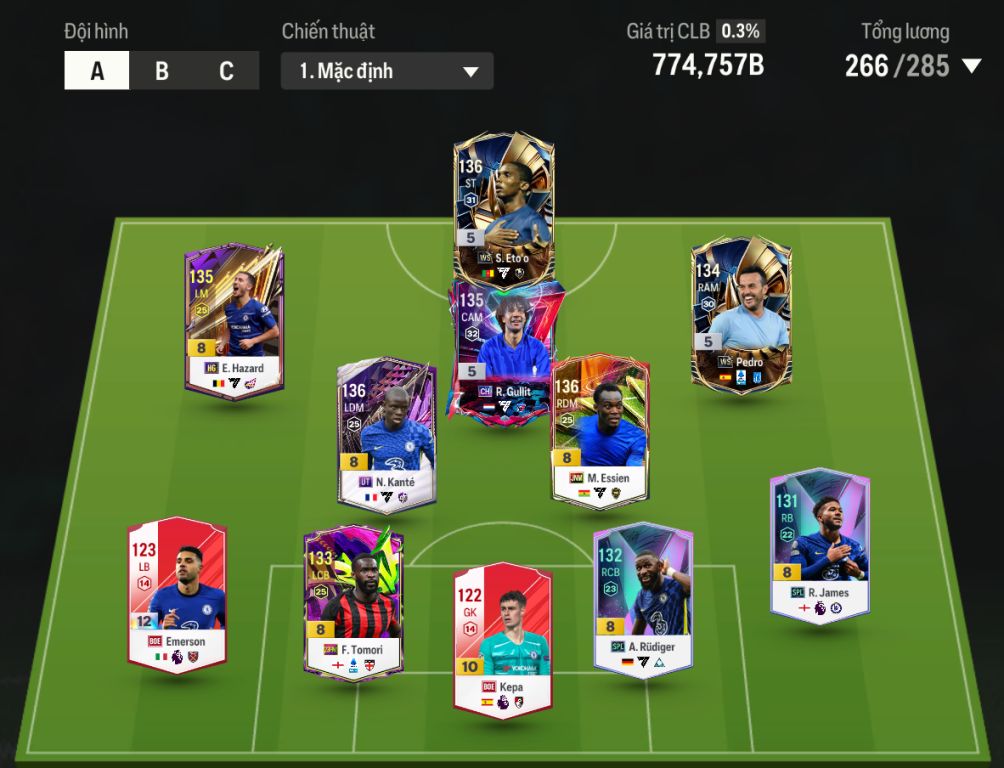Switch to squad tab A
The width and height of the screenshot is (1004, 768).
(x=97, y=71)
